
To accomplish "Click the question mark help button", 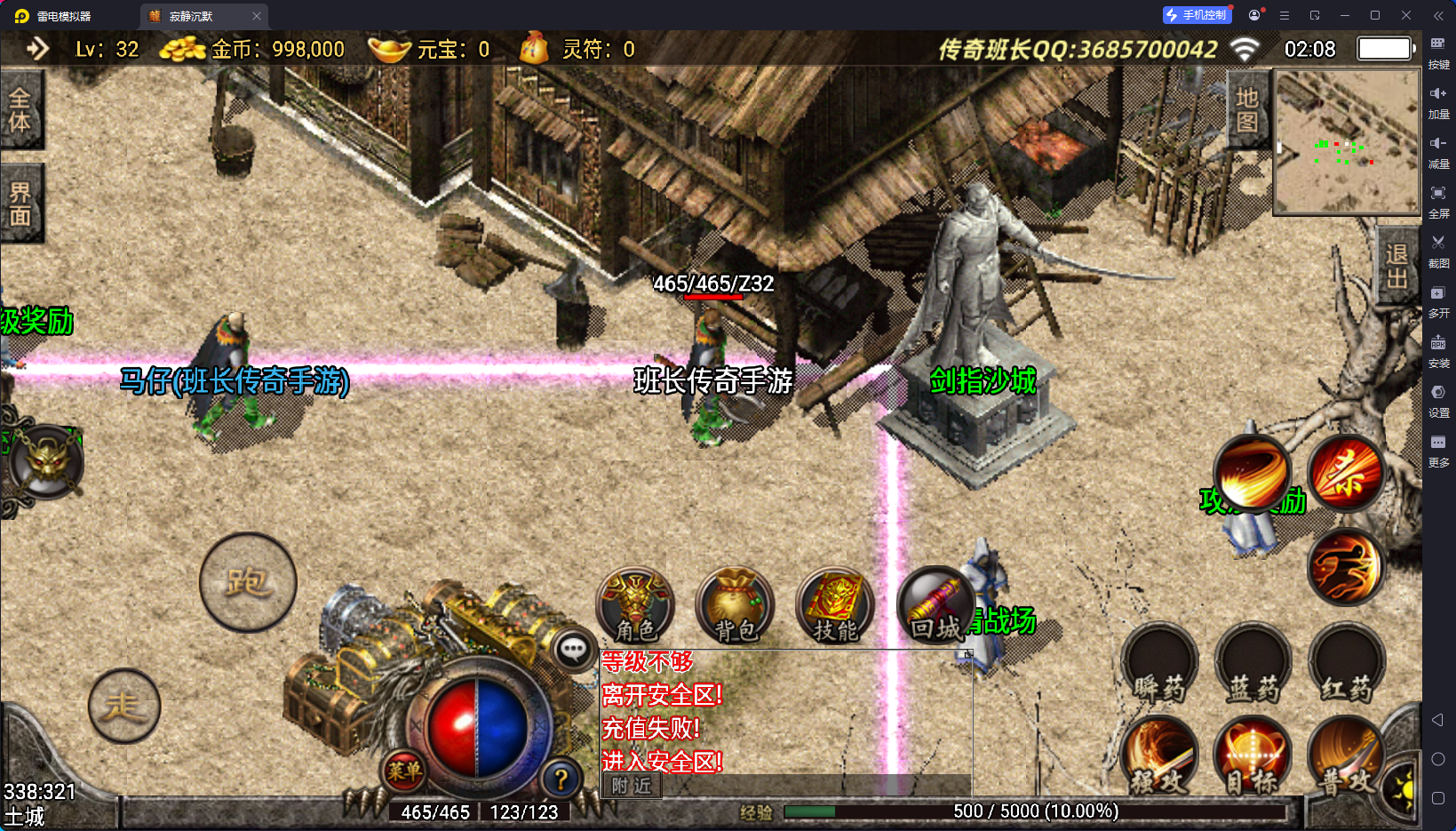I will 561,779.
